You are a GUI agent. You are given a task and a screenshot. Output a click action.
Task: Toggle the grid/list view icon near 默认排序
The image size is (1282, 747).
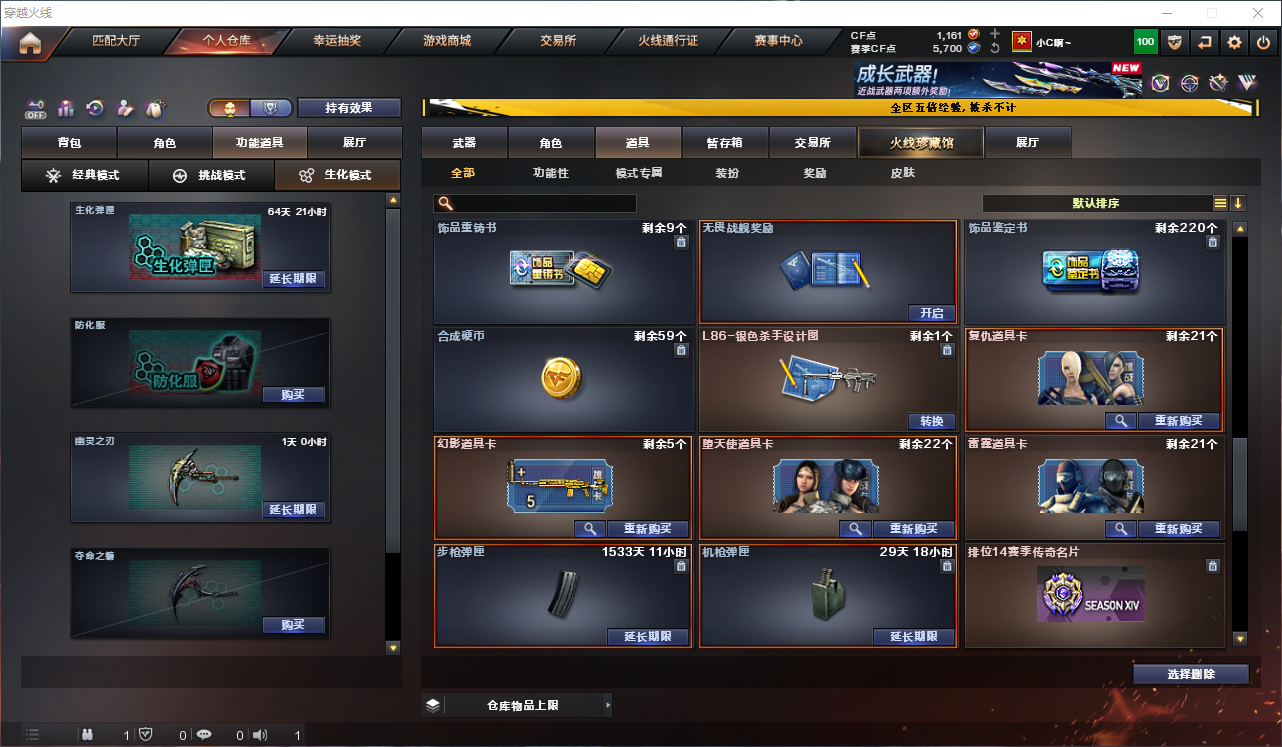1220,202
